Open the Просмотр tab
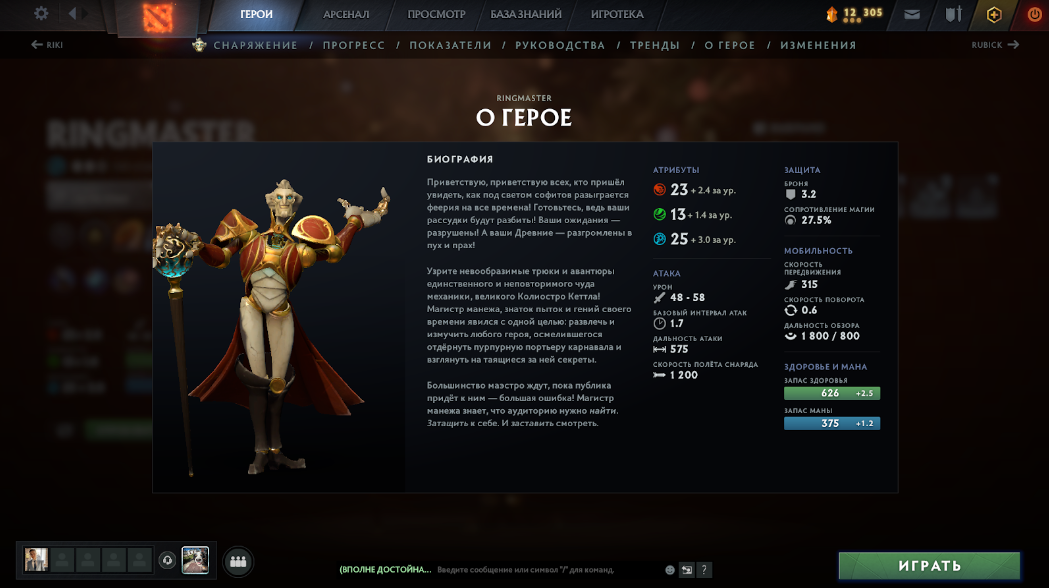 (436, 15)
